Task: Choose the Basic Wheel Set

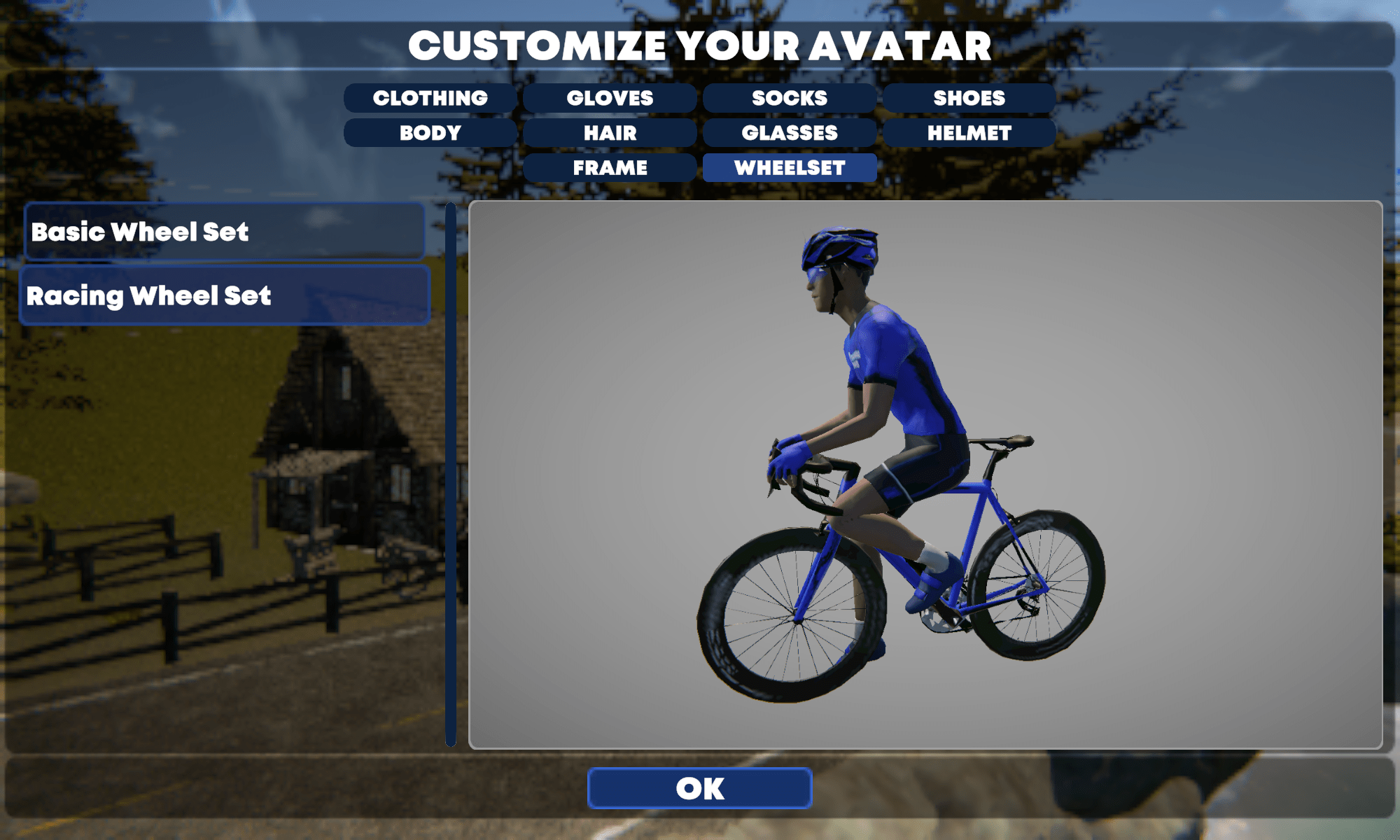Action: click(224, 232)
